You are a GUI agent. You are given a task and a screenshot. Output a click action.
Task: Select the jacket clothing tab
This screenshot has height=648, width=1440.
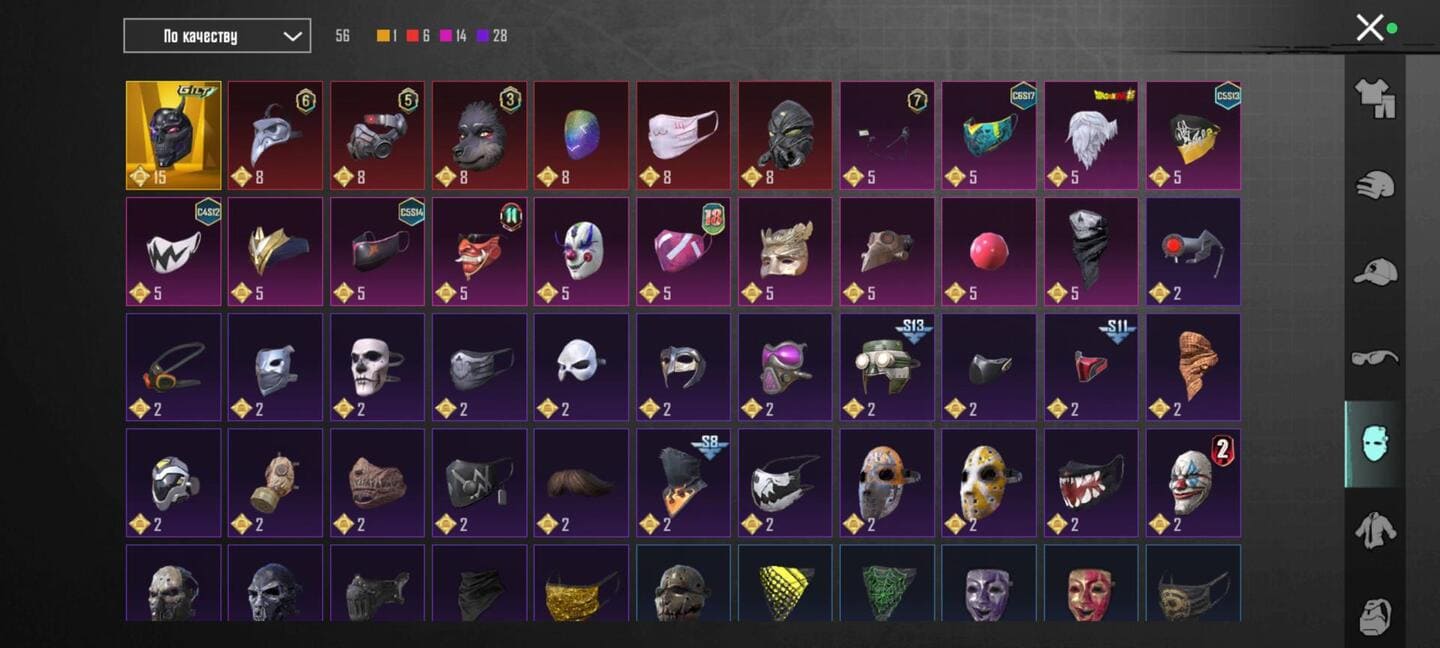pos(1375,530)
